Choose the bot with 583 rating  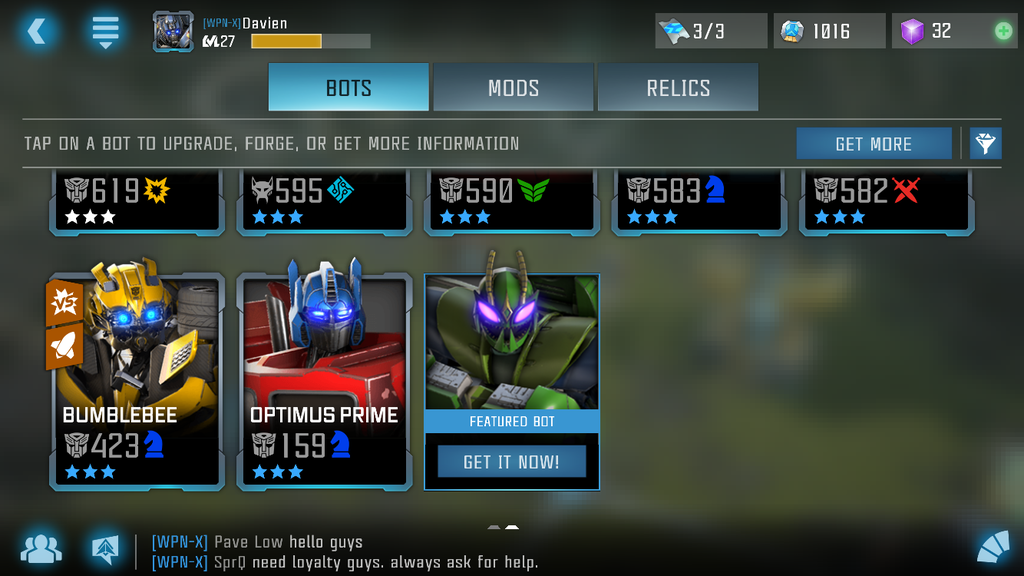pyautogui.click(x=699, y=201)
